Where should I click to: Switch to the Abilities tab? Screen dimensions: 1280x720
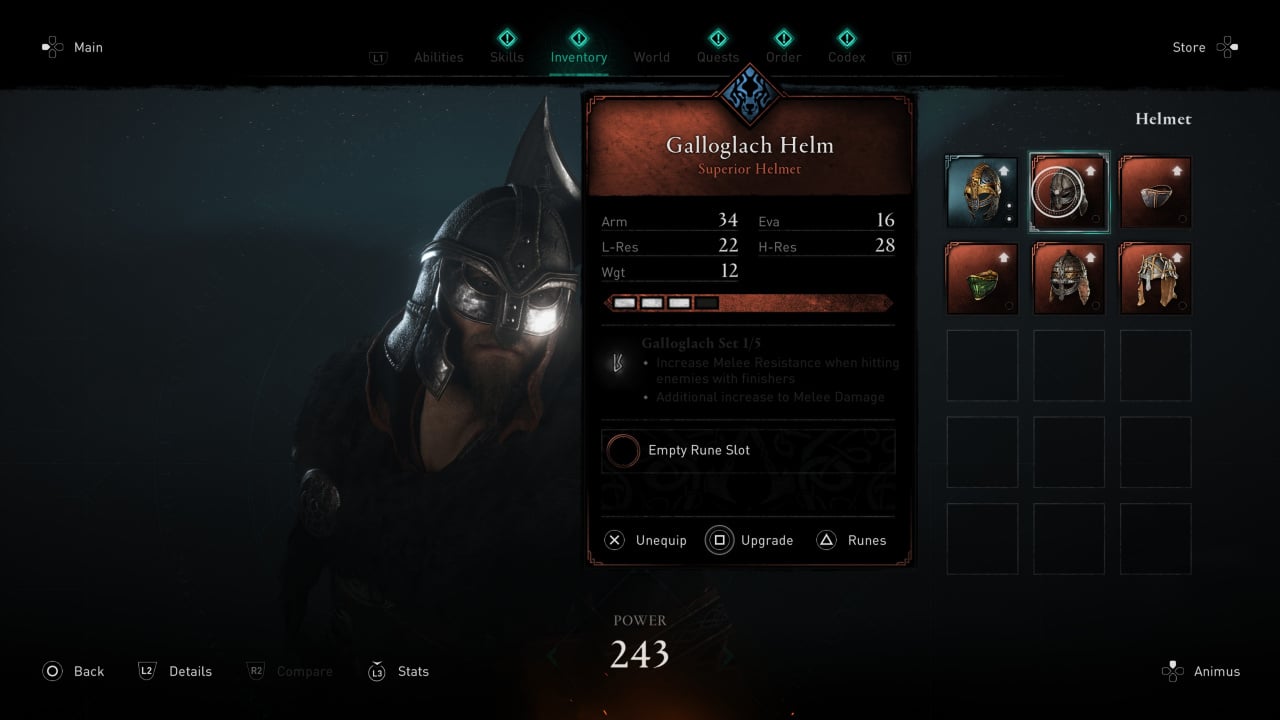point(438,57)
